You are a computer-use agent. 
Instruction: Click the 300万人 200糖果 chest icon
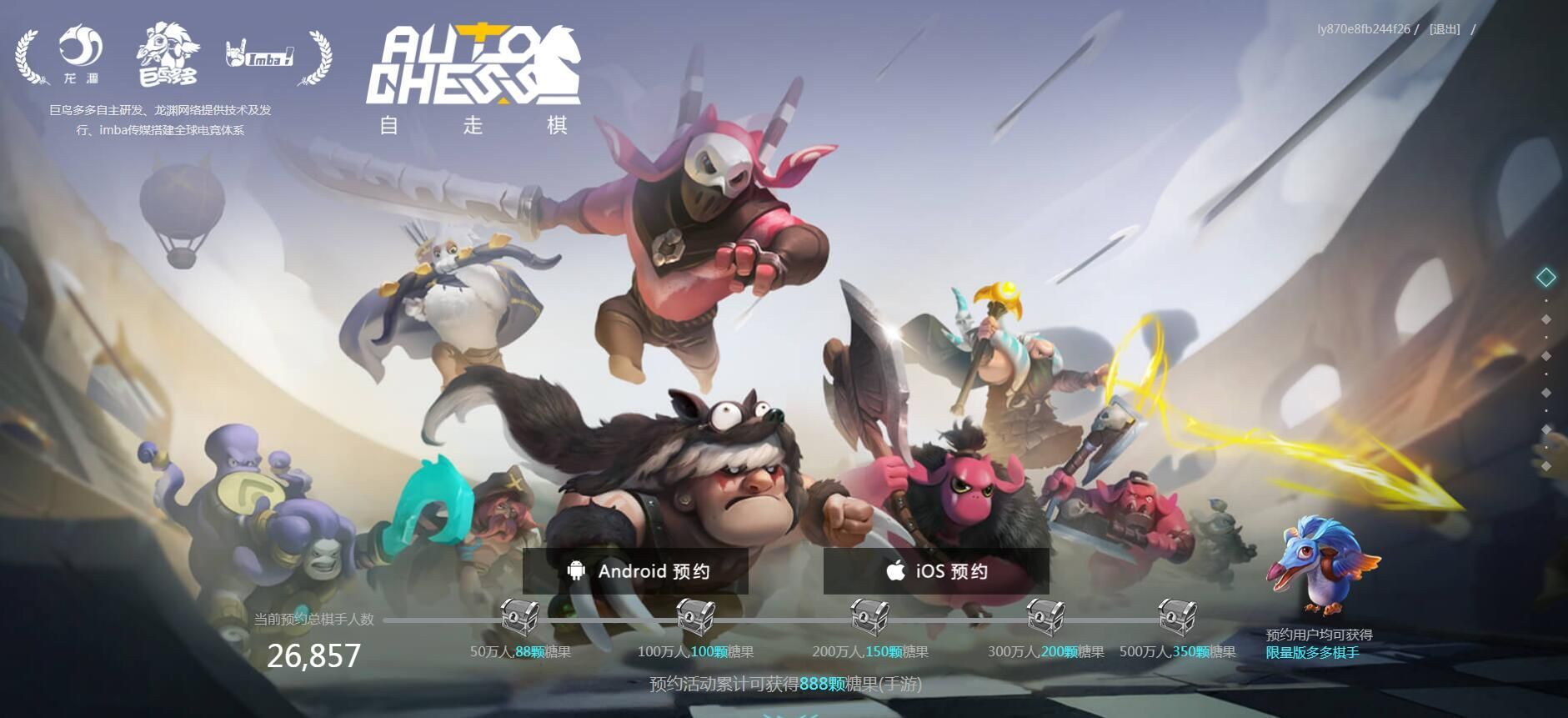point(1044,619)
